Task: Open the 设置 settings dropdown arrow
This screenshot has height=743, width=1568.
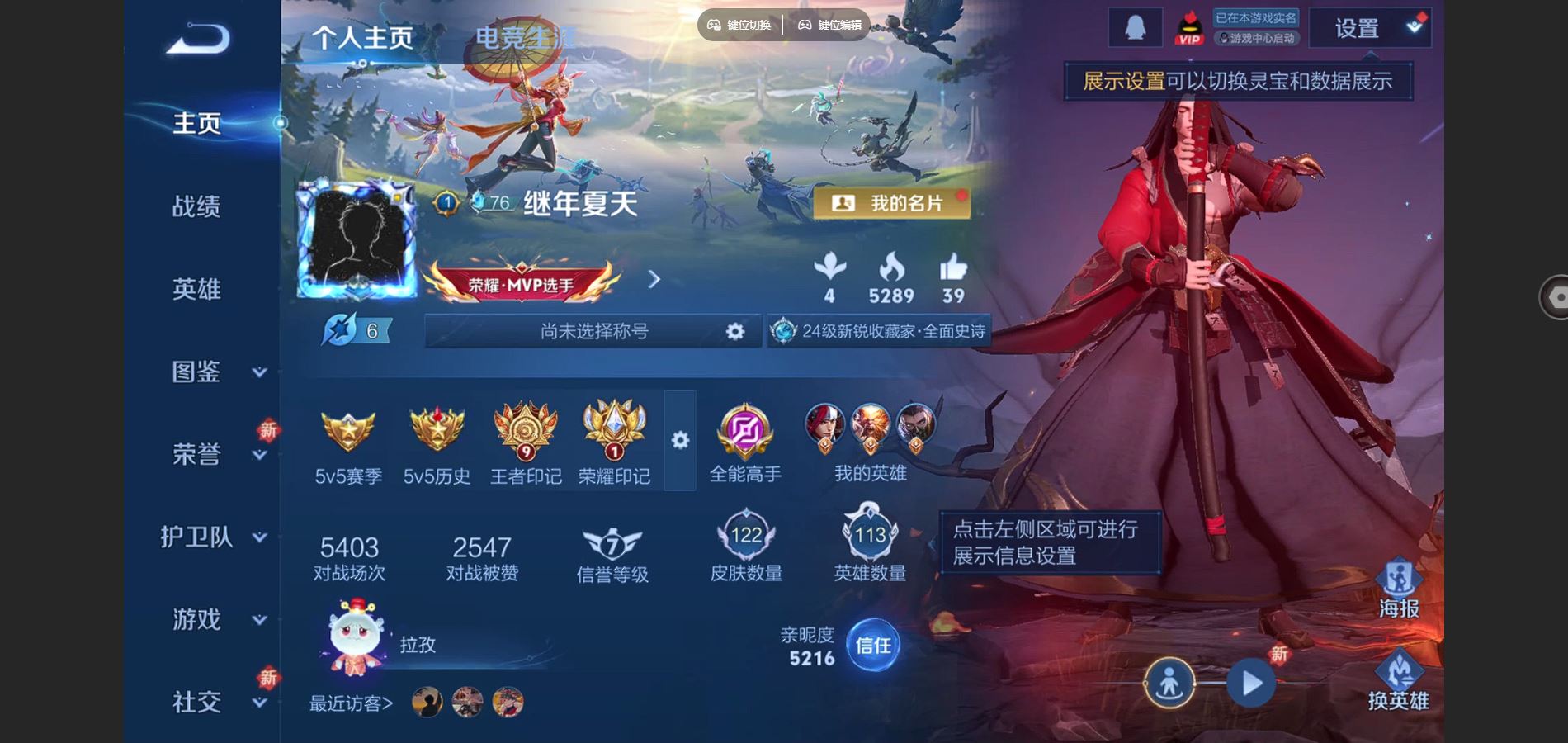Action: tap(1415, 25)
